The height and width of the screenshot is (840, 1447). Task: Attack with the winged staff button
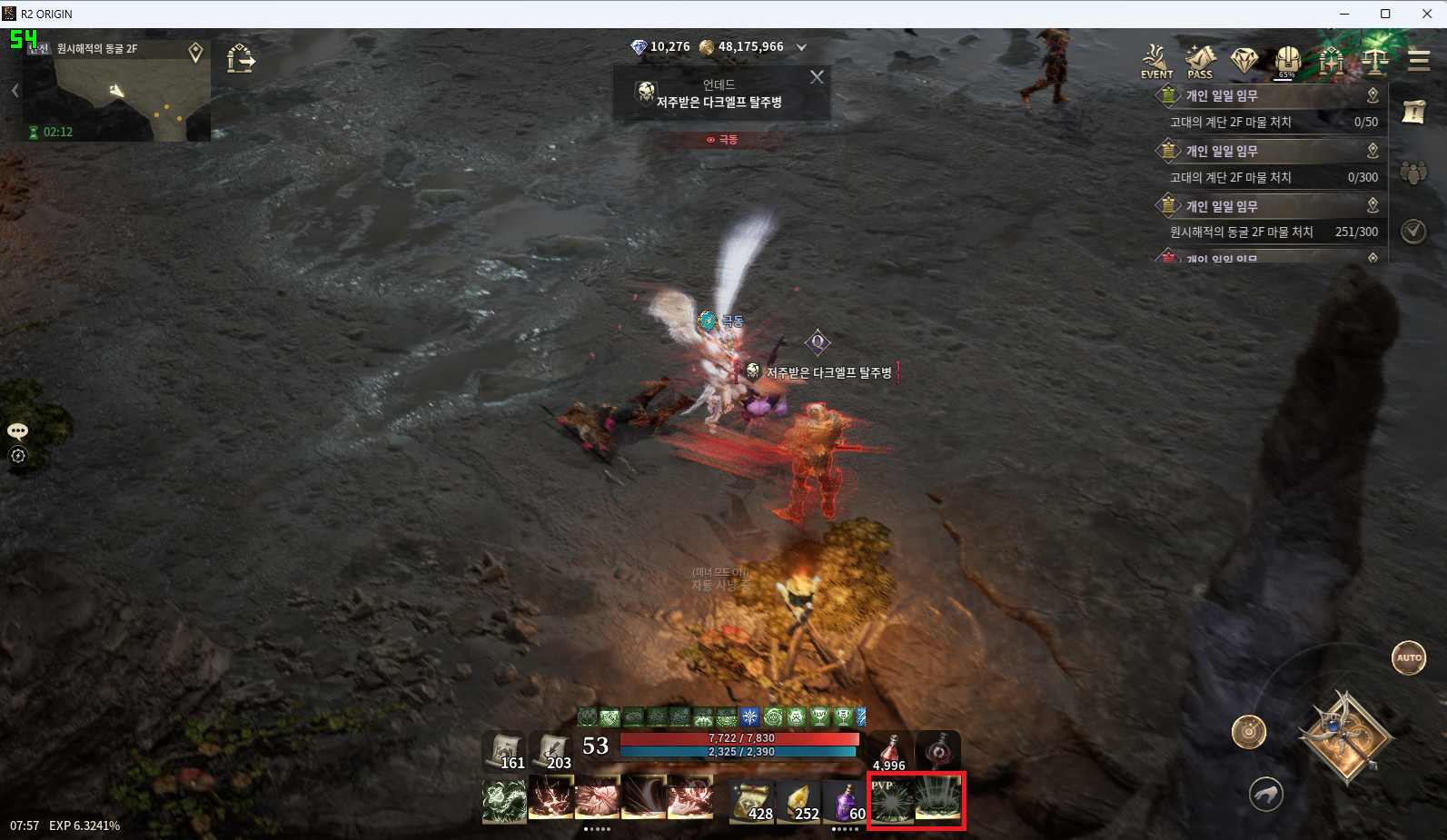[x=1345, y=736]
